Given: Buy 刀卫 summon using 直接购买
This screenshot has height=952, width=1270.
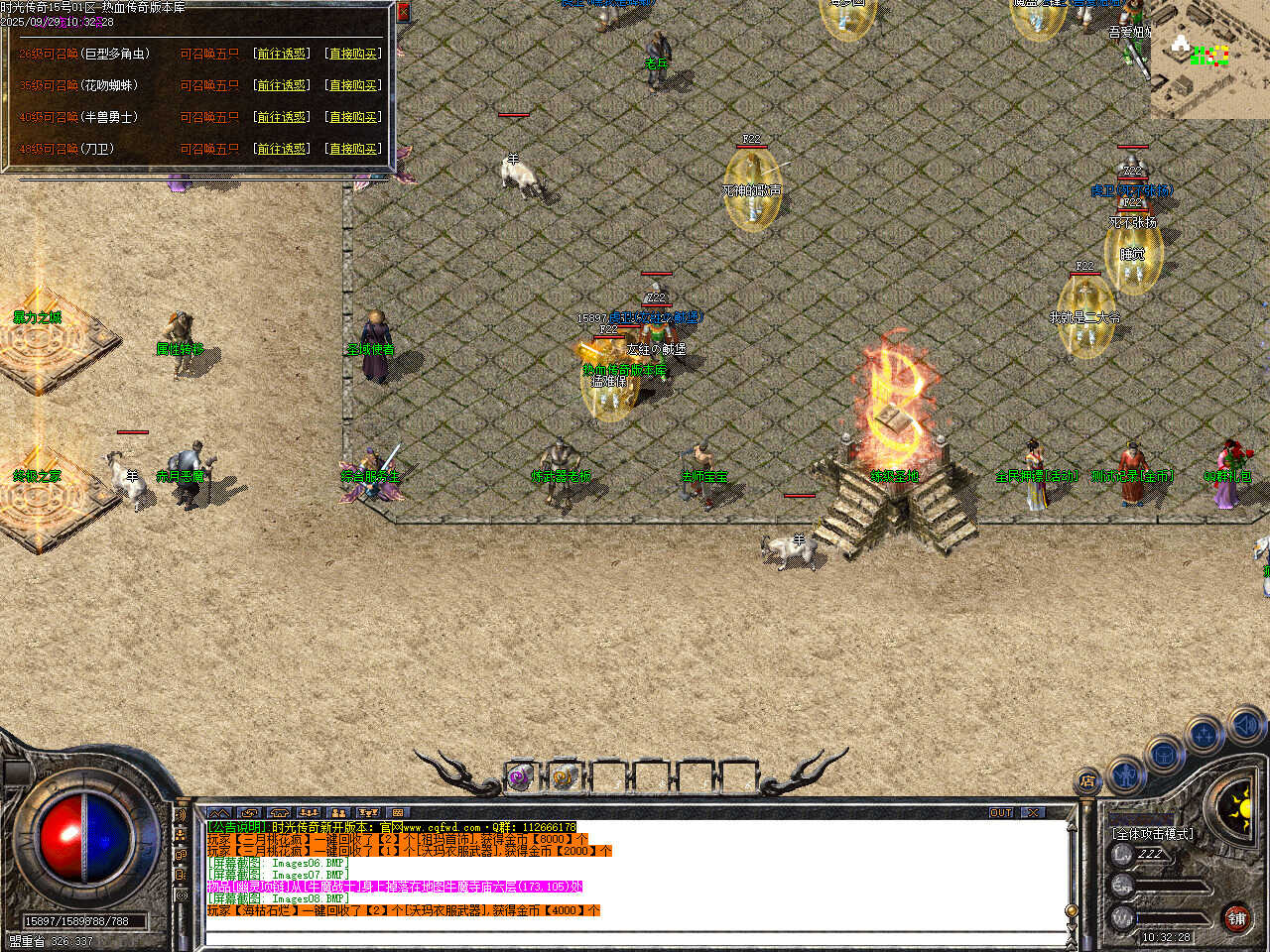Looking at the screenshot, I should point(353,149).
